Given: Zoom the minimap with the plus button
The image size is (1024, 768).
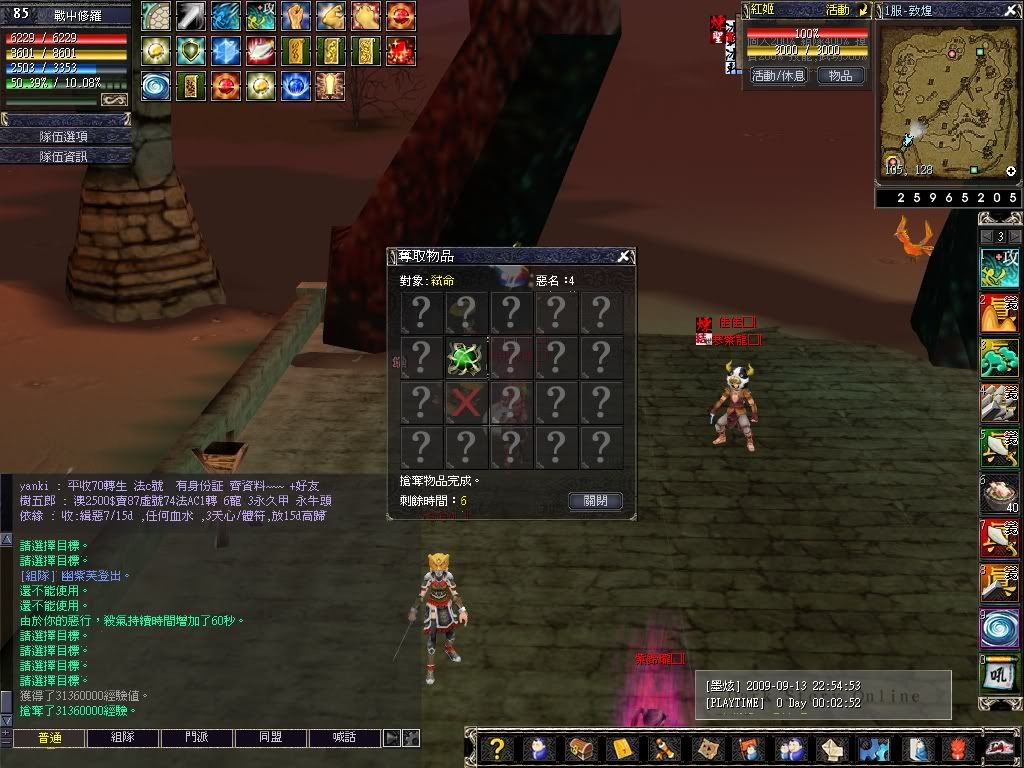Looking at the screenshot, I should tap(1011, 172).
